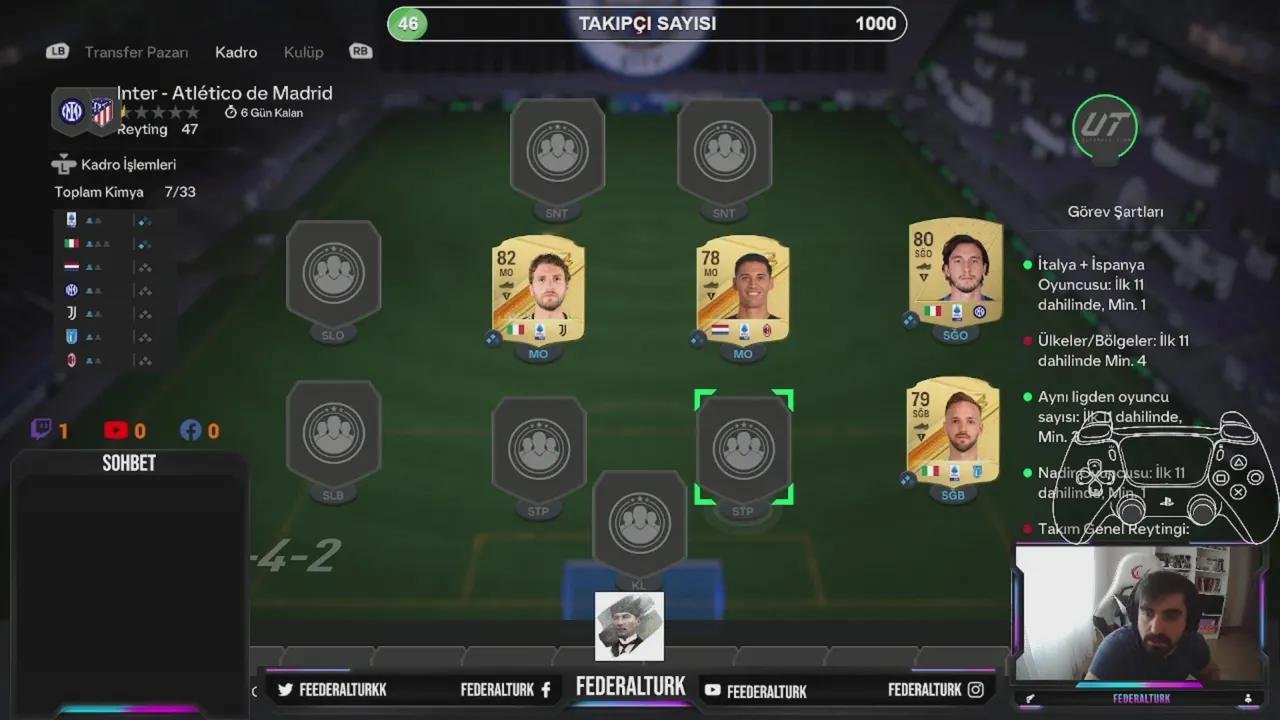Switch to the Transfer Pazarı tab
Image resolution: width=1280 pixels, height=720 pixels.
tap(136, 51)
